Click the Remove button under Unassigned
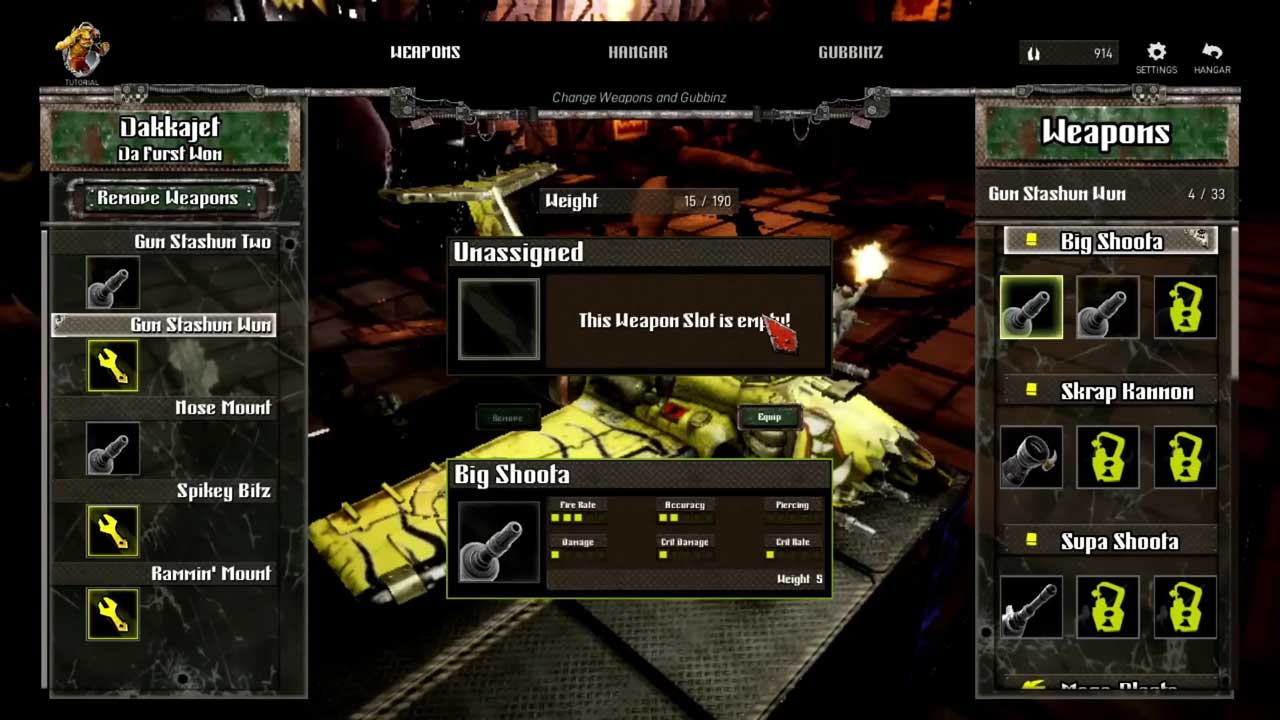The image size is (1280, 720). coord(508,418)
